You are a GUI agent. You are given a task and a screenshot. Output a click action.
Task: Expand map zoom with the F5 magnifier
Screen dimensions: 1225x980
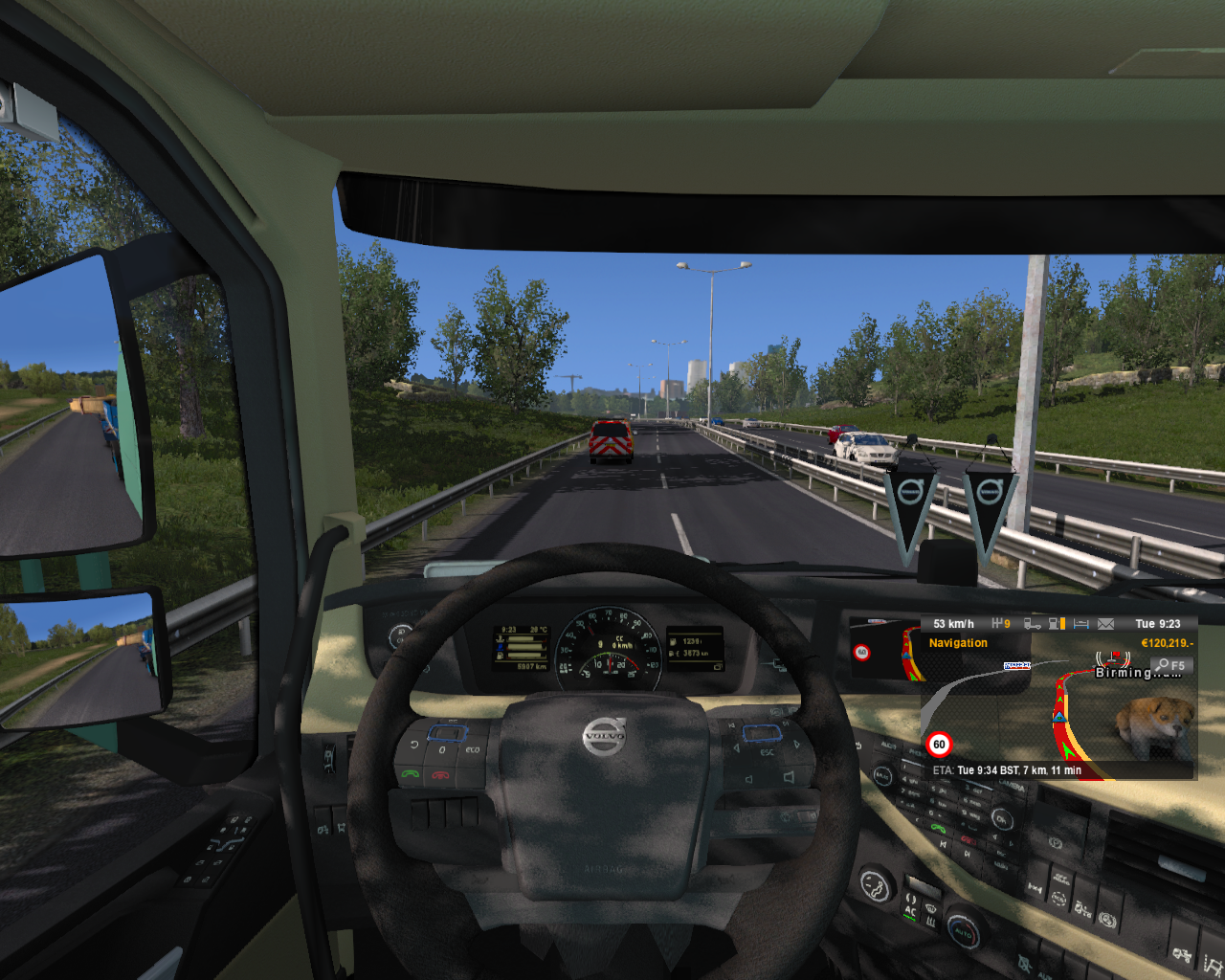1169,663
